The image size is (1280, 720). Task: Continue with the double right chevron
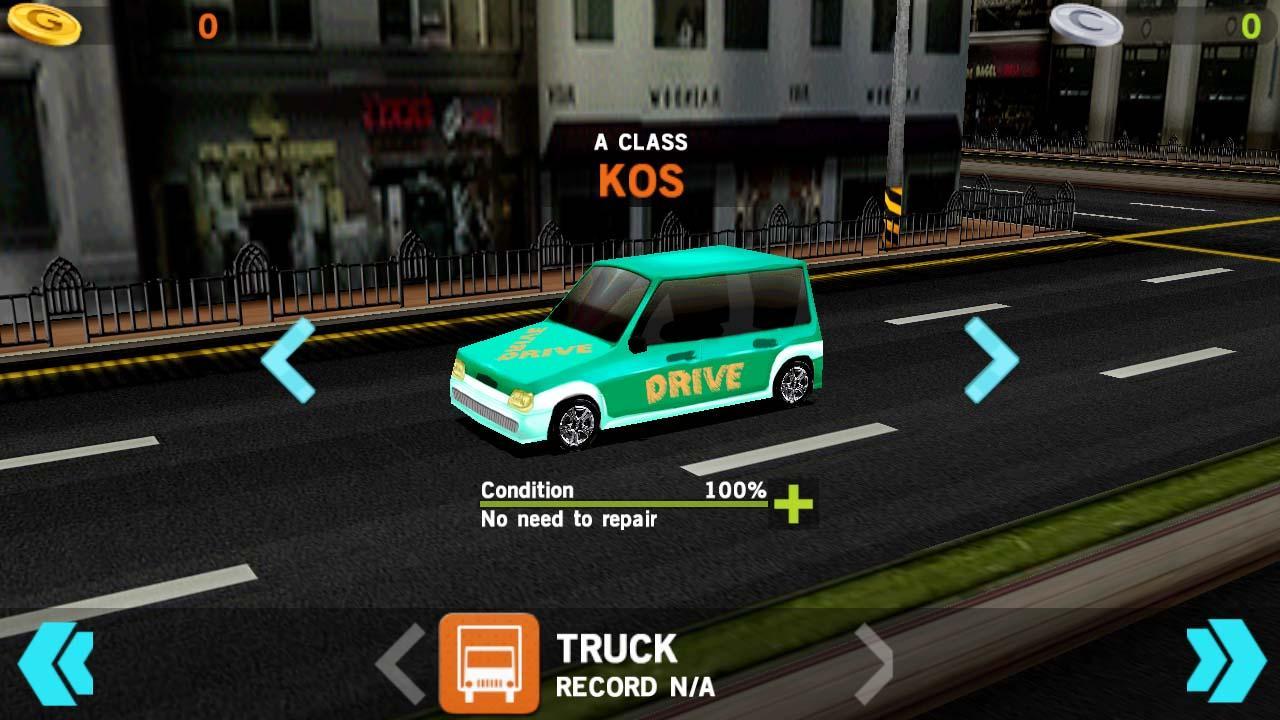[1226, 661]
